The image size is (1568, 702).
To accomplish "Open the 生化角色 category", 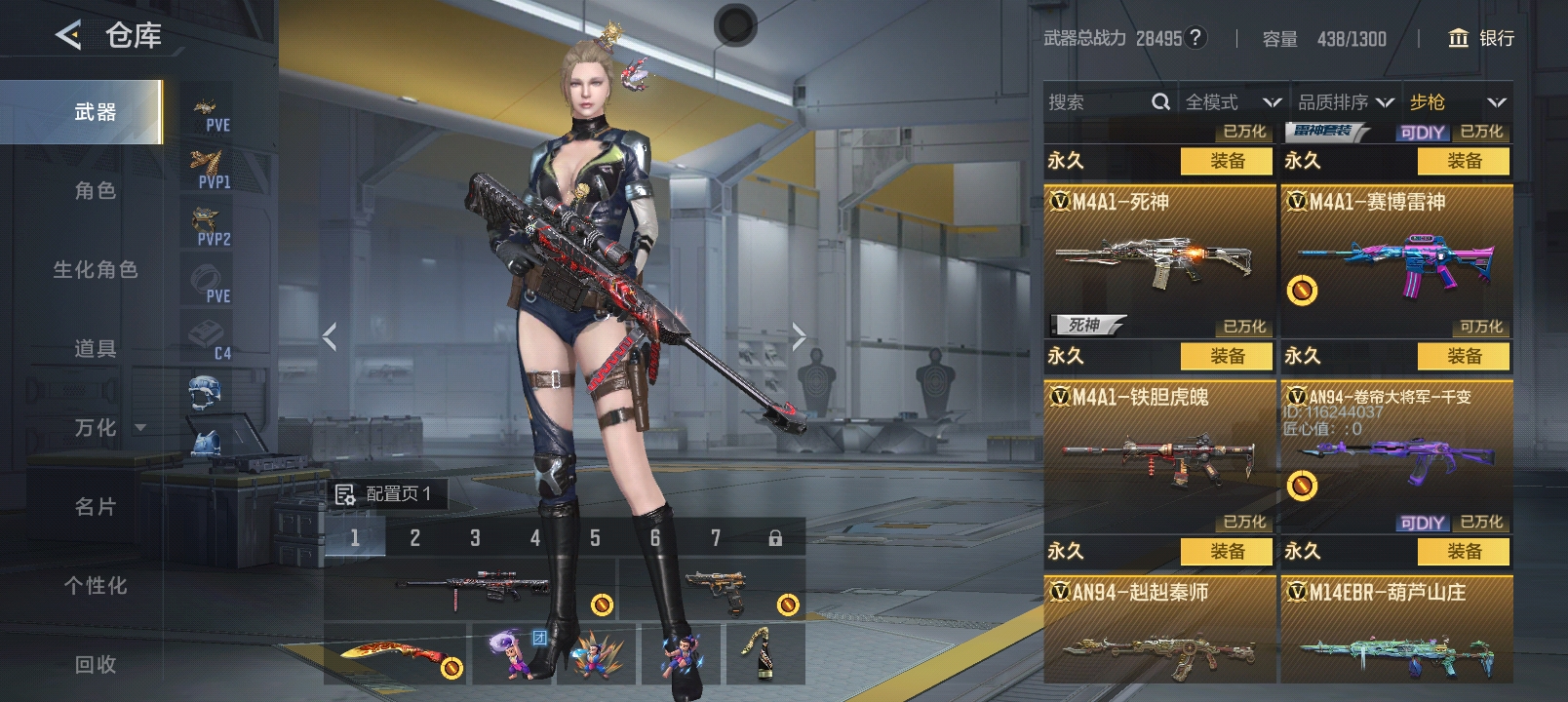I will 95,270.
